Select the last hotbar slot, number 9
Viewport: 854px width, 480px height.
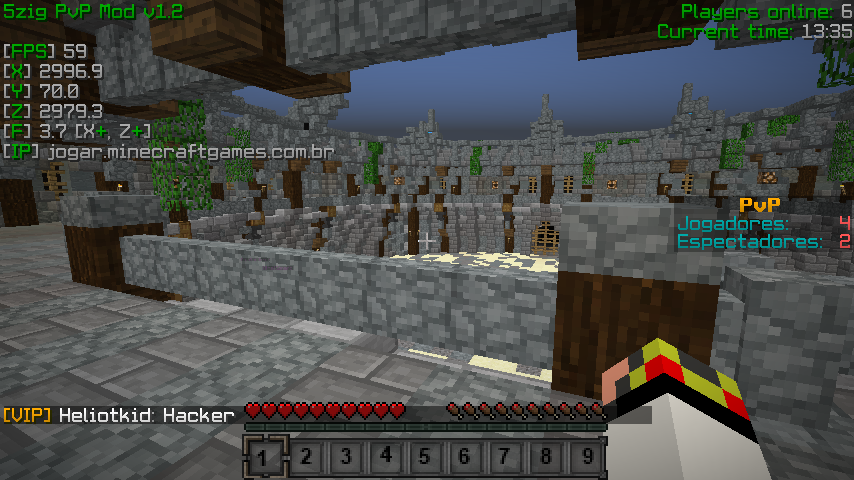pyautogui.click(x=586, y=458)
